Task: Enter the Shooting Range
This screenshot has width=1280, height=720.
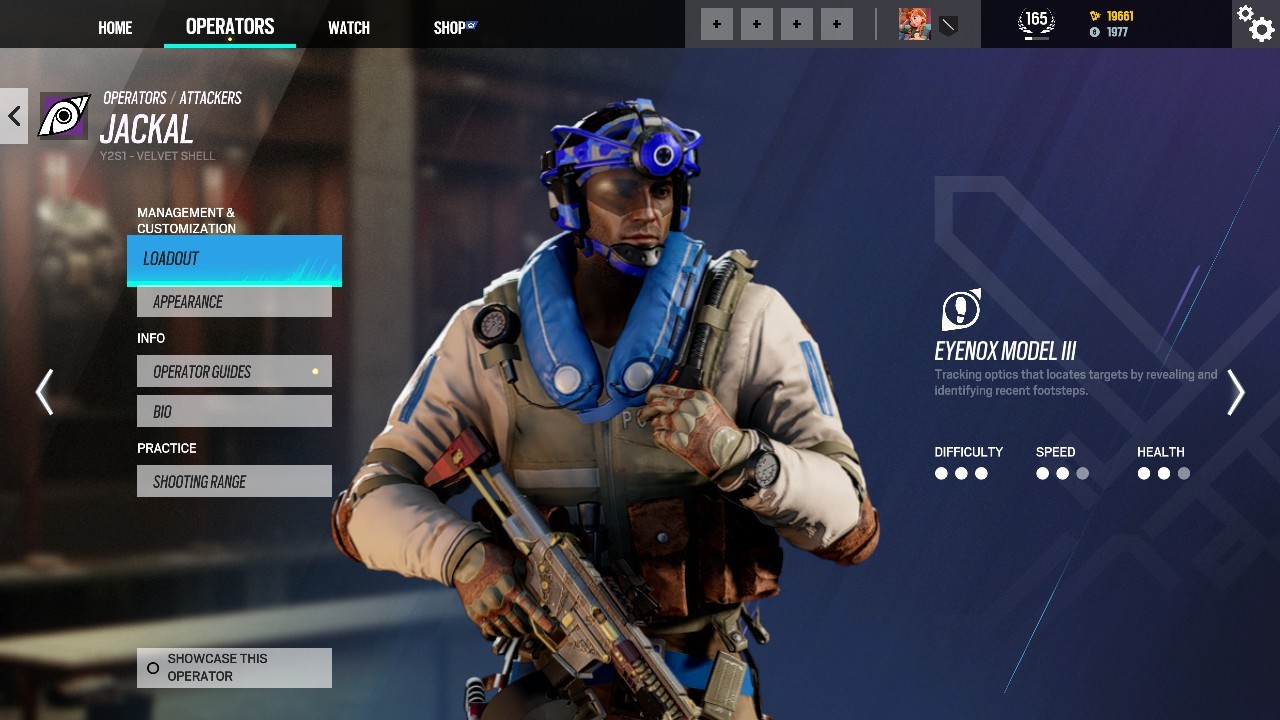Action: tap(234, 482)
